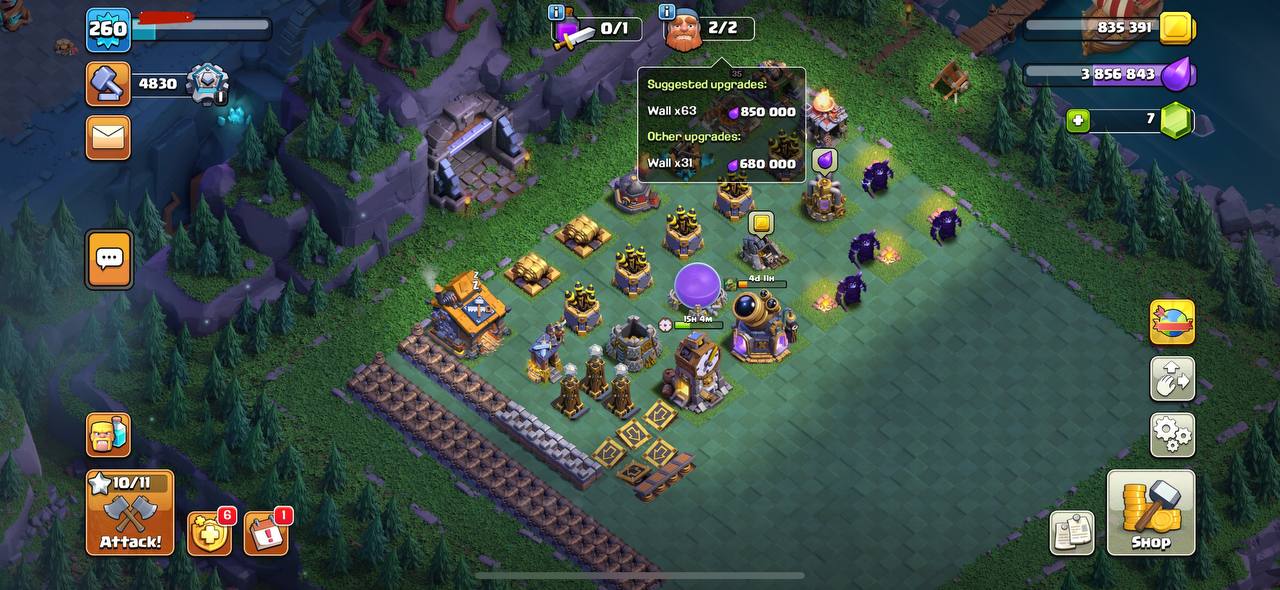Open the settings gears
The width and height of the screenshot is (1280, 590).
pyautogui.click(x=1172, y=434)
